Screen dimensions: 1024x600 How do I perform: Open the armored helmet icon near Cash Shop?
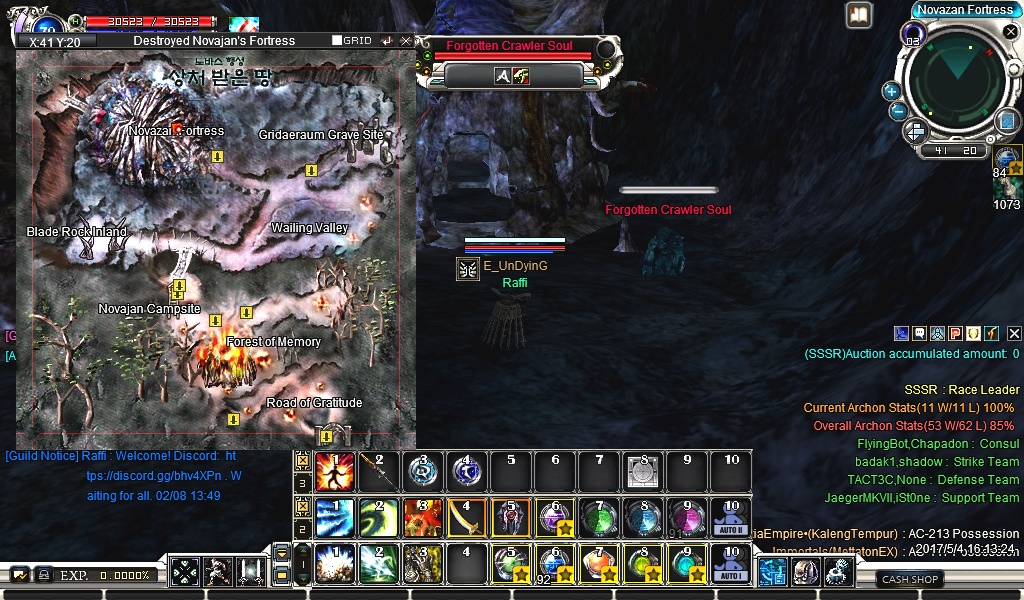coord(805,571)
